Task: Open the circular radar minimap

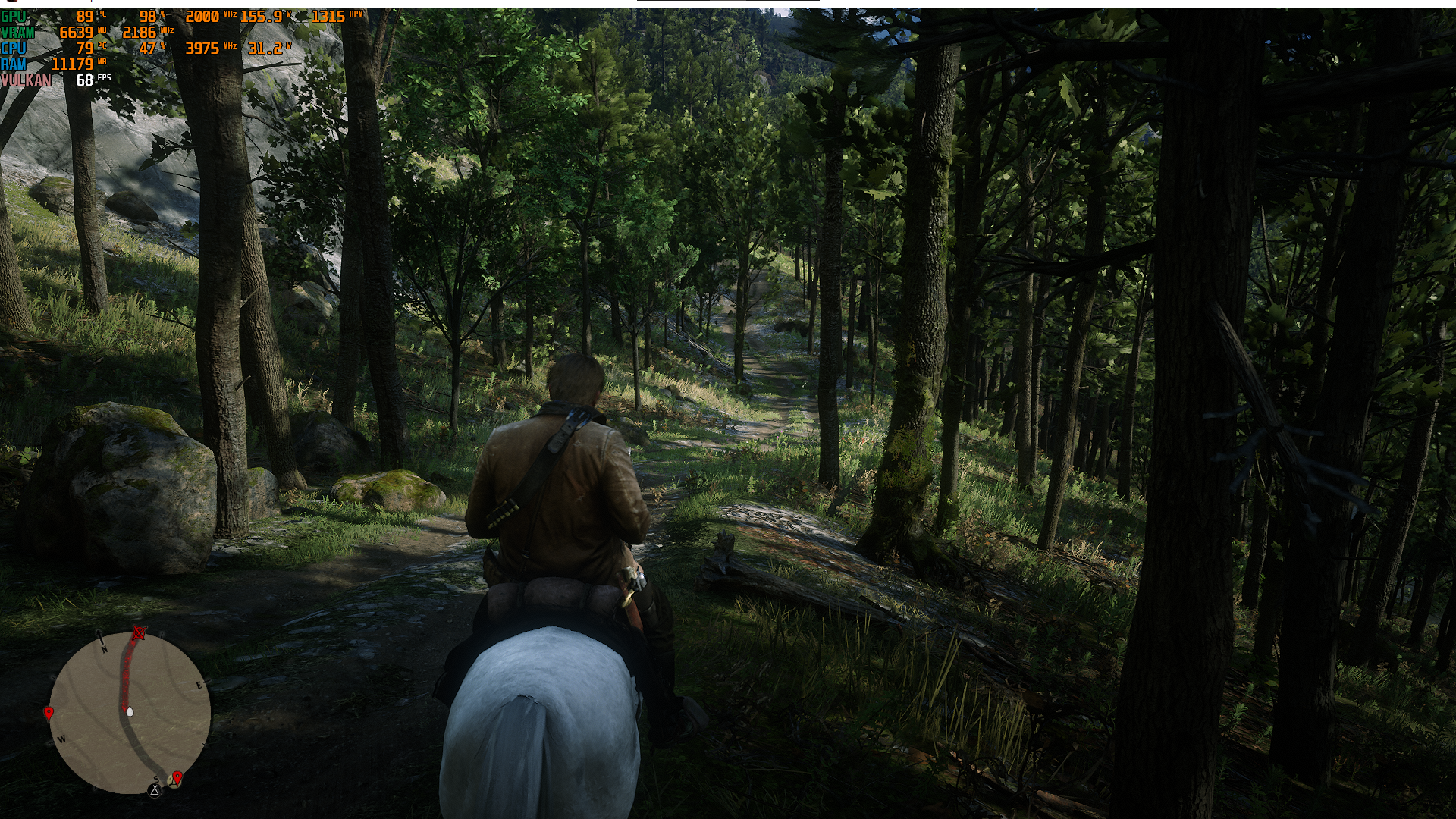Action: [130, 713]
